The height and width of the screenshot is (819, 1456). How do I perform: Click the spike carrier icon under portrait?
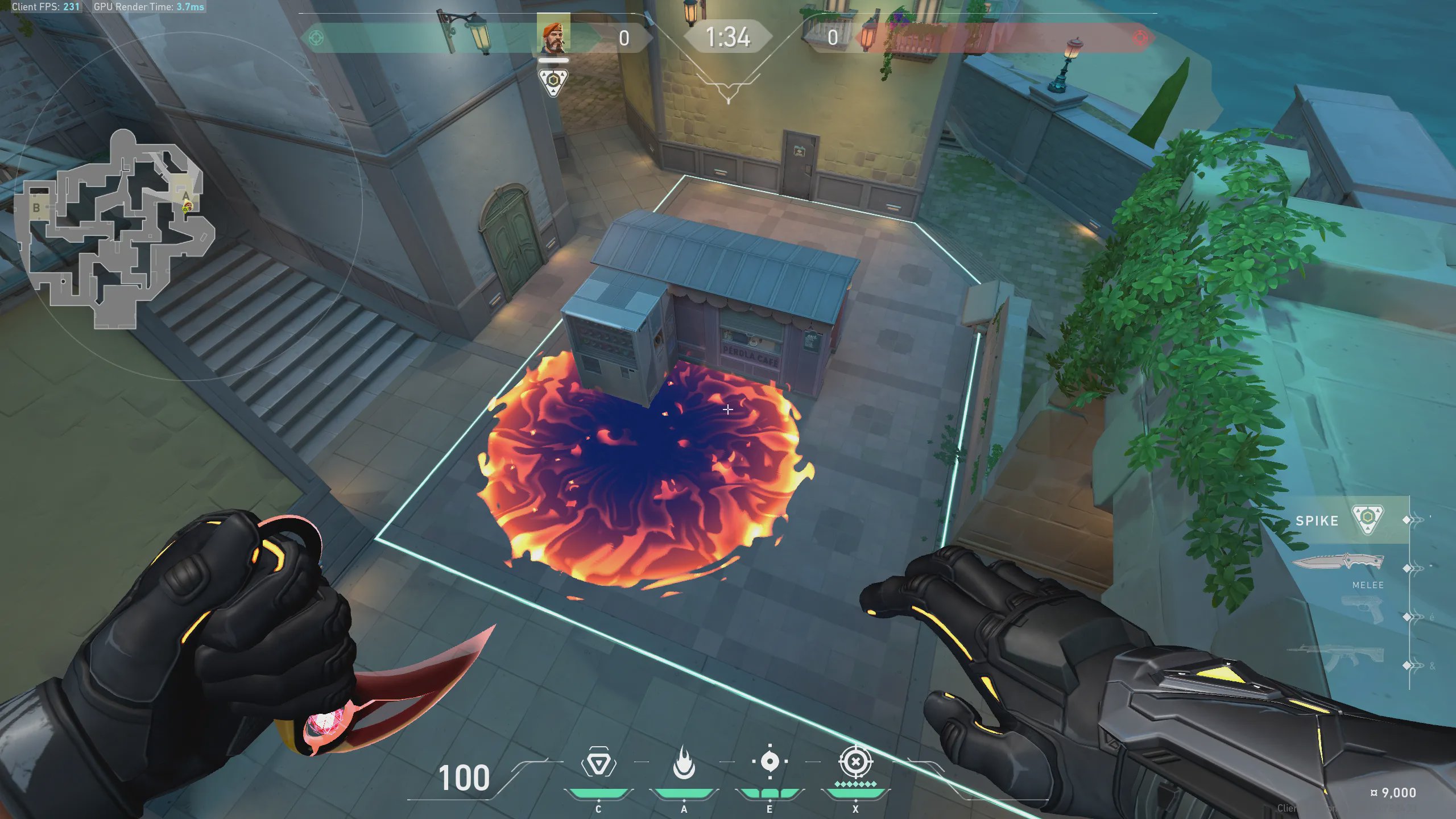click(553, 81)
